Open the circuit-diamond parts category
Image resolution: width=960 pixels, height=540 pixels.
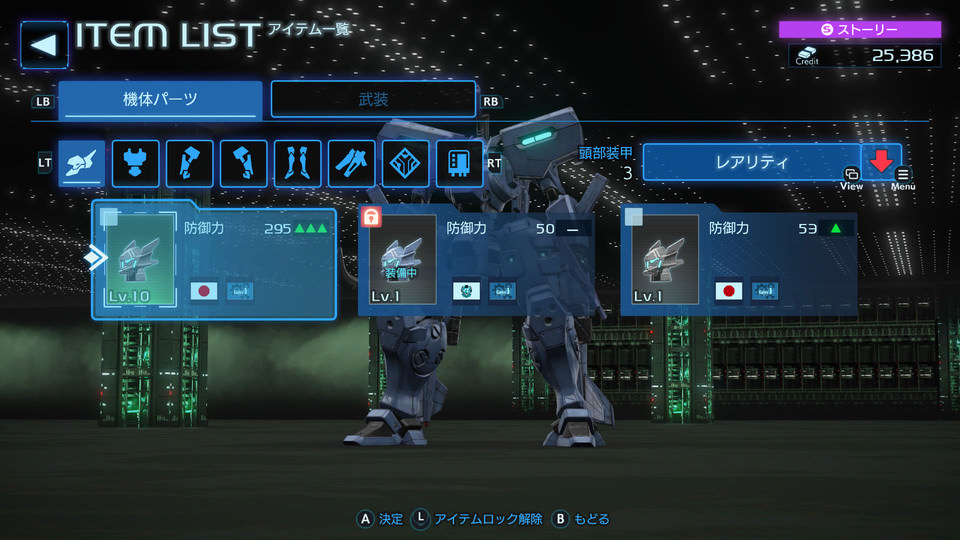click(406, 163)
